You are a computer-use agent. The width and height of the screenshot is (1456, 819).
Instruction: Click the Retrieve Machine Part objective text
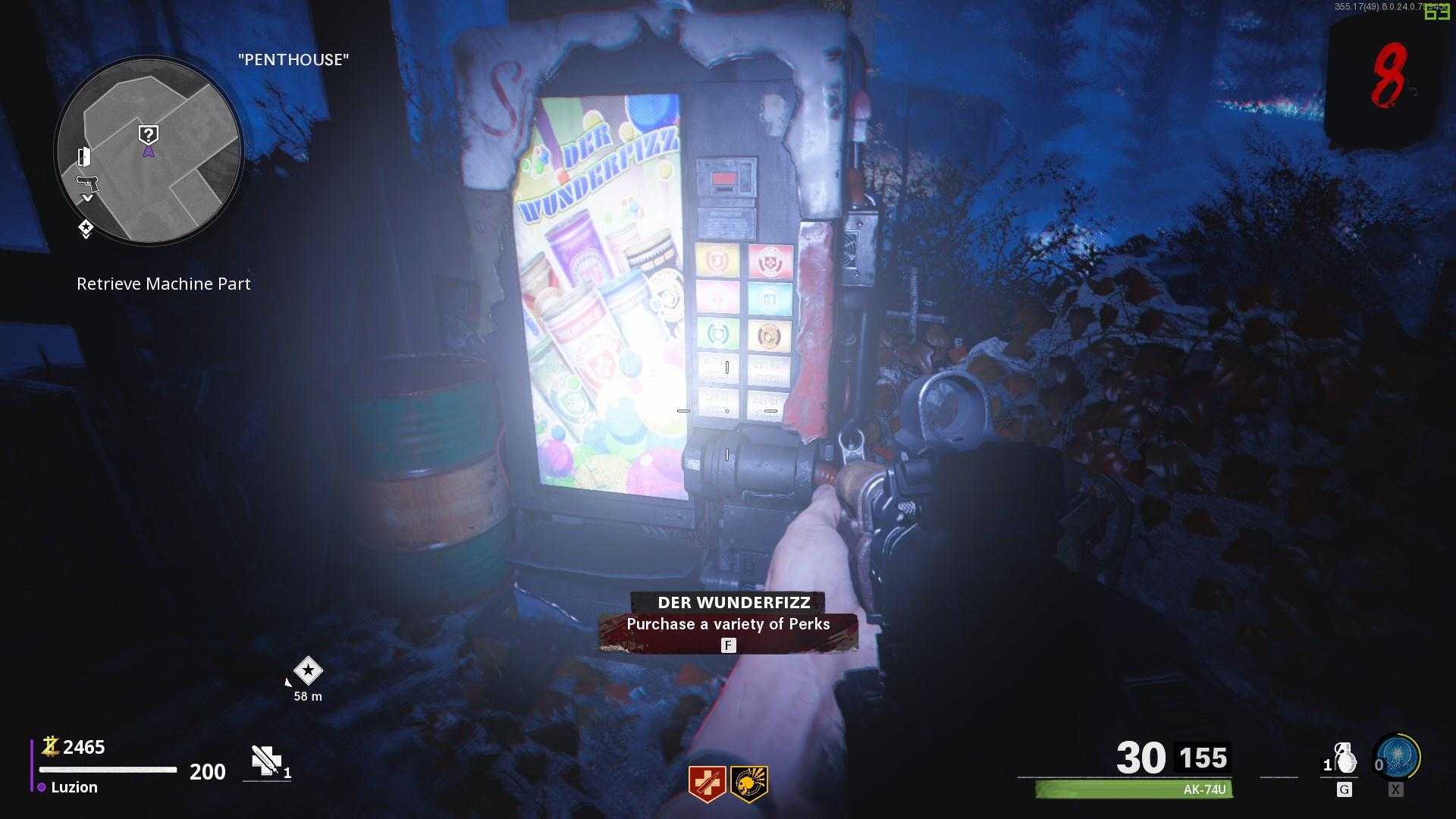162,284
